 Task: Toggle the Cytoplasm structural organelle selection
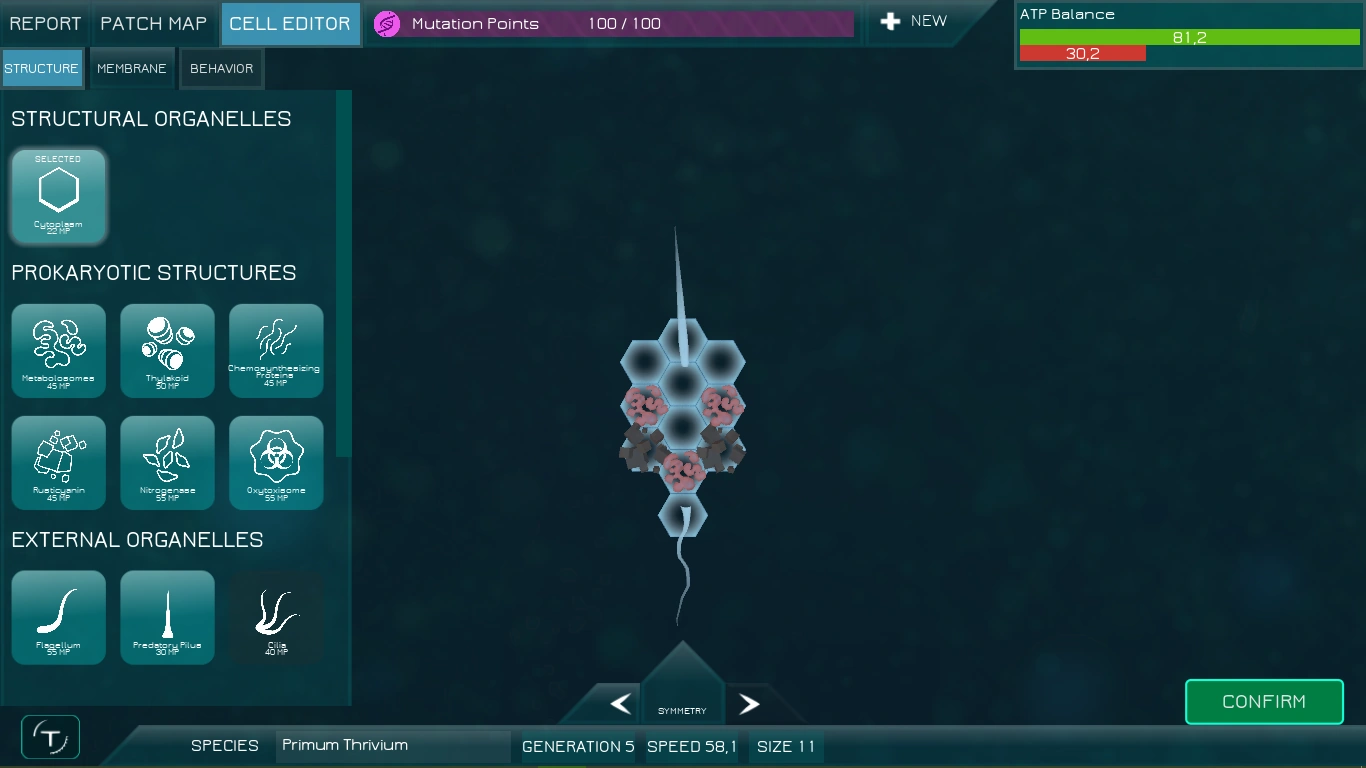coord(58,196)
